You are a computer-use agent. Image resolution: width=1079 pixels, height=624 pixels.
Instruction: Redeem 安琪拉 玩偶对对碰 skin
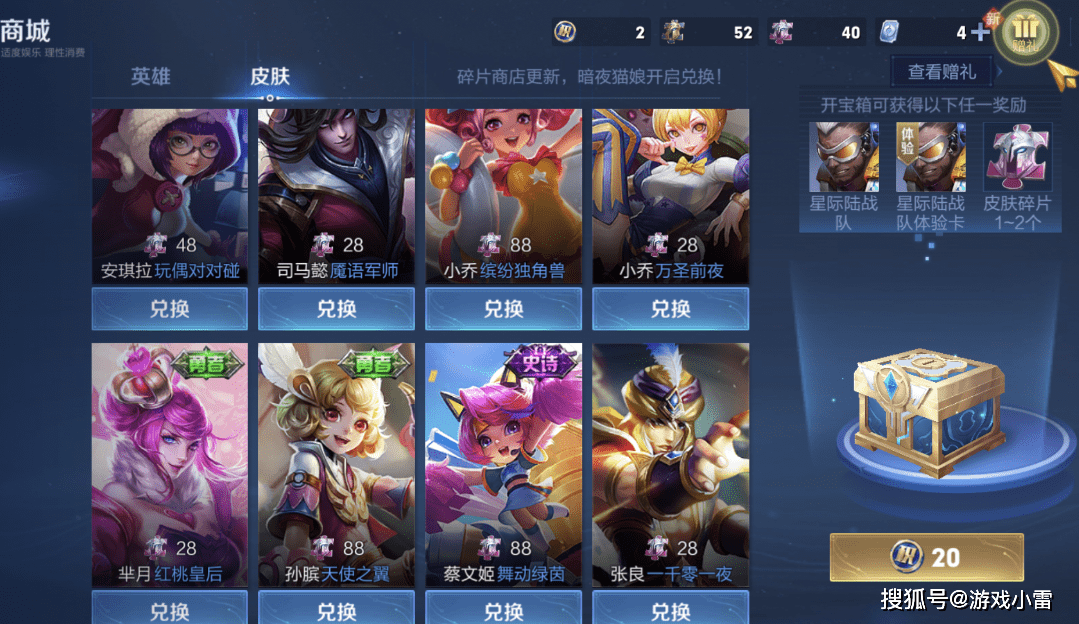(169, 309)
